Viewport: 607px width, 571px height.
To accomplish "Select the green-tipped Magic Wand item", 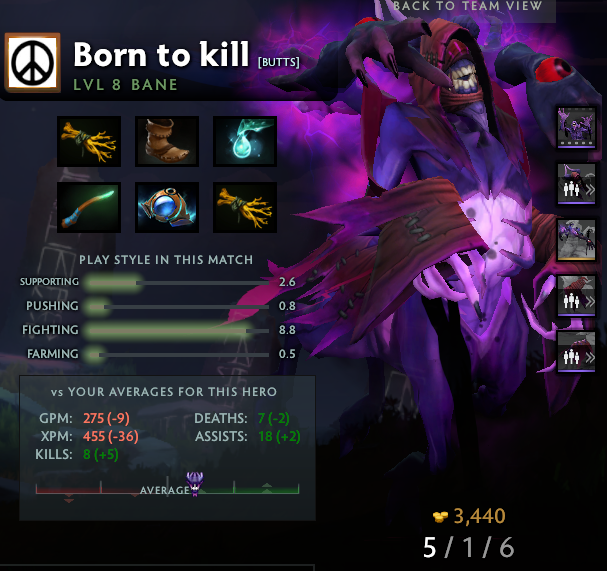I will click(x=89, y=206).
